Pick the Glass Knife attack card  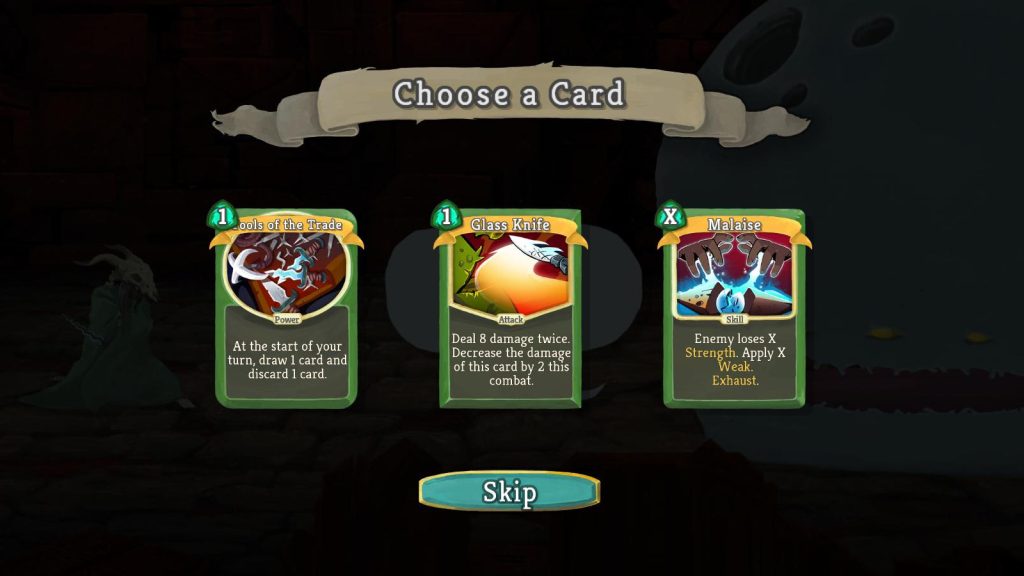pyautogui.click(x=510, y=308)
